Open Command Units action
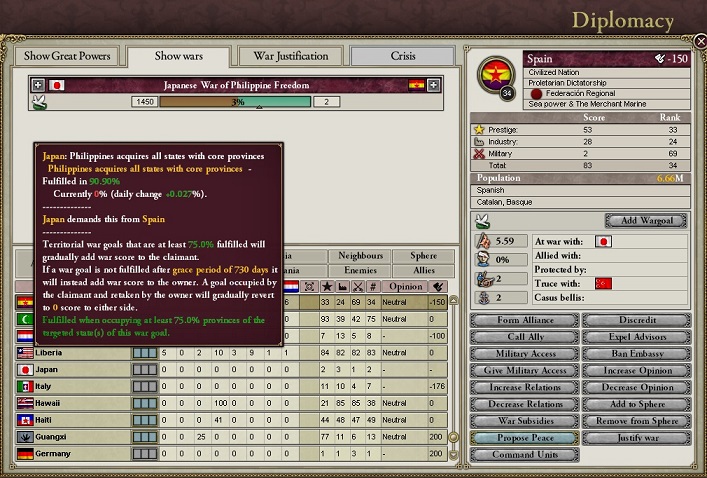The height and width of the screenshot is (478, 707). point(524,455)
